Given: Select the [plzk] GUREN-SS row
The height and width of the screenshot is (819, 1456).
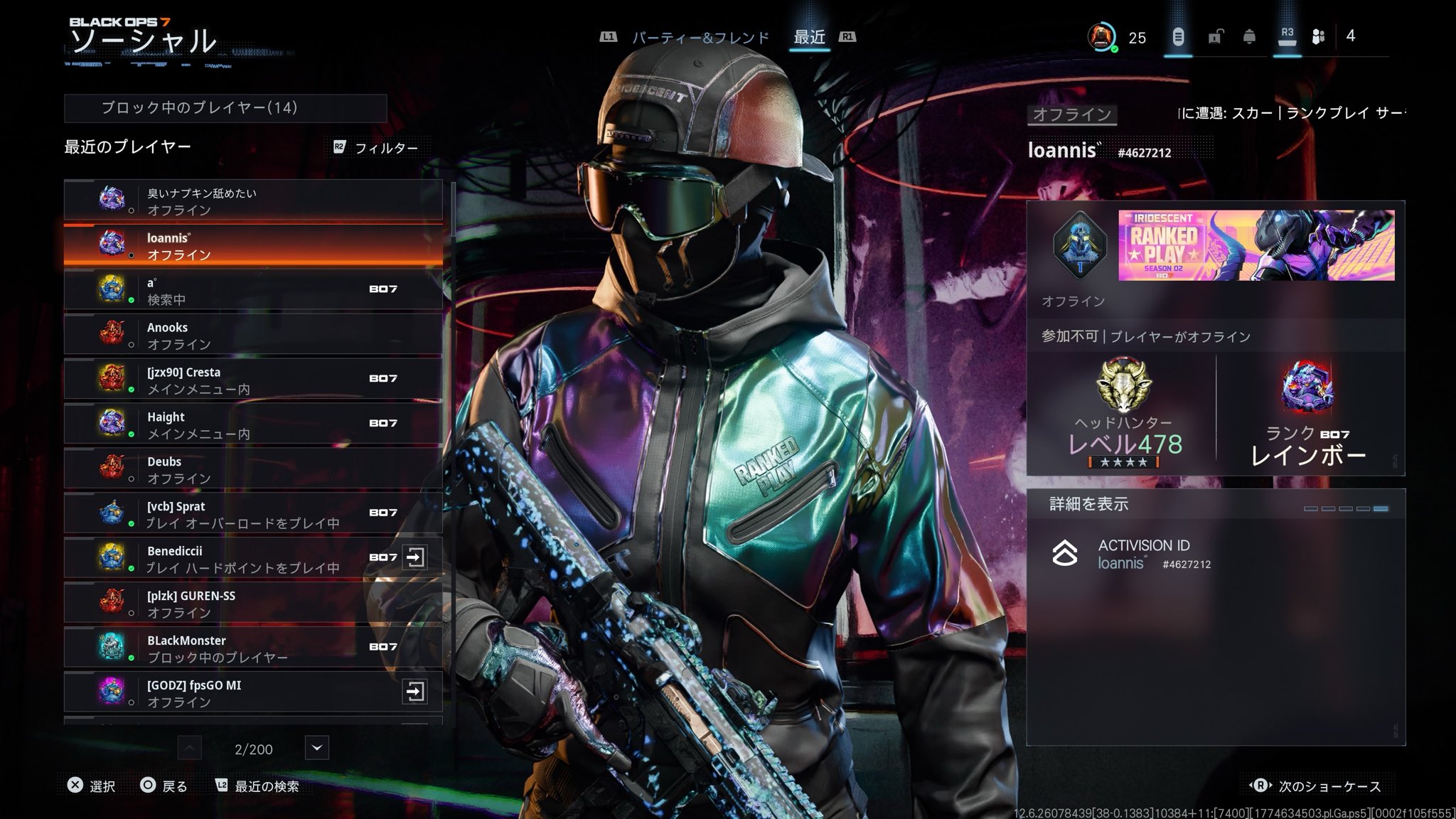Looking at the screenshot, I should [253, 604].
